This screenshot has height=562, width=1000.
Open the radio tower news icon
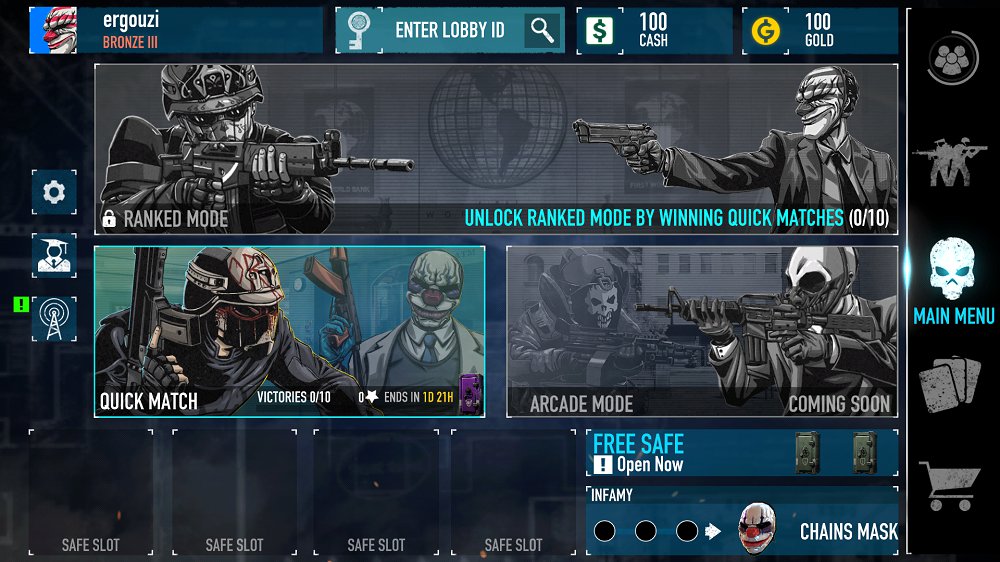[x=54, y=319]
